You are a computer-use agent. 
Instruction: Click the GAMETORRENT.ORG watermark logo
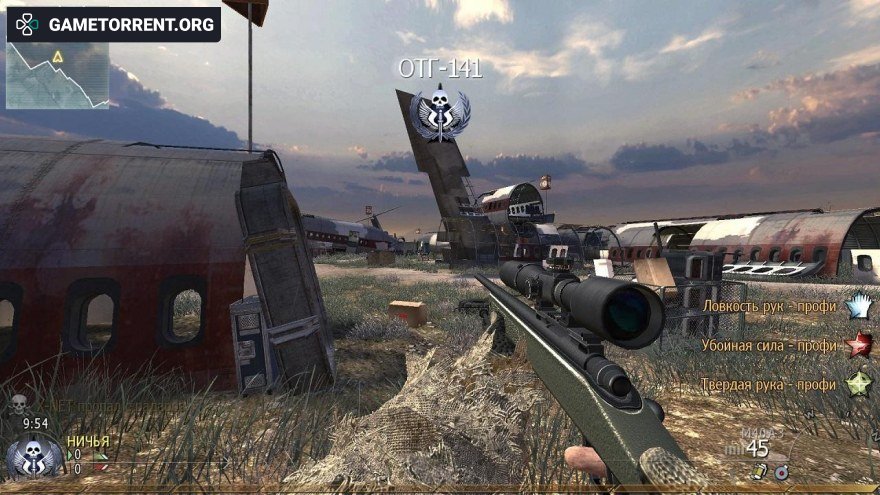click(x=113, y=24)
